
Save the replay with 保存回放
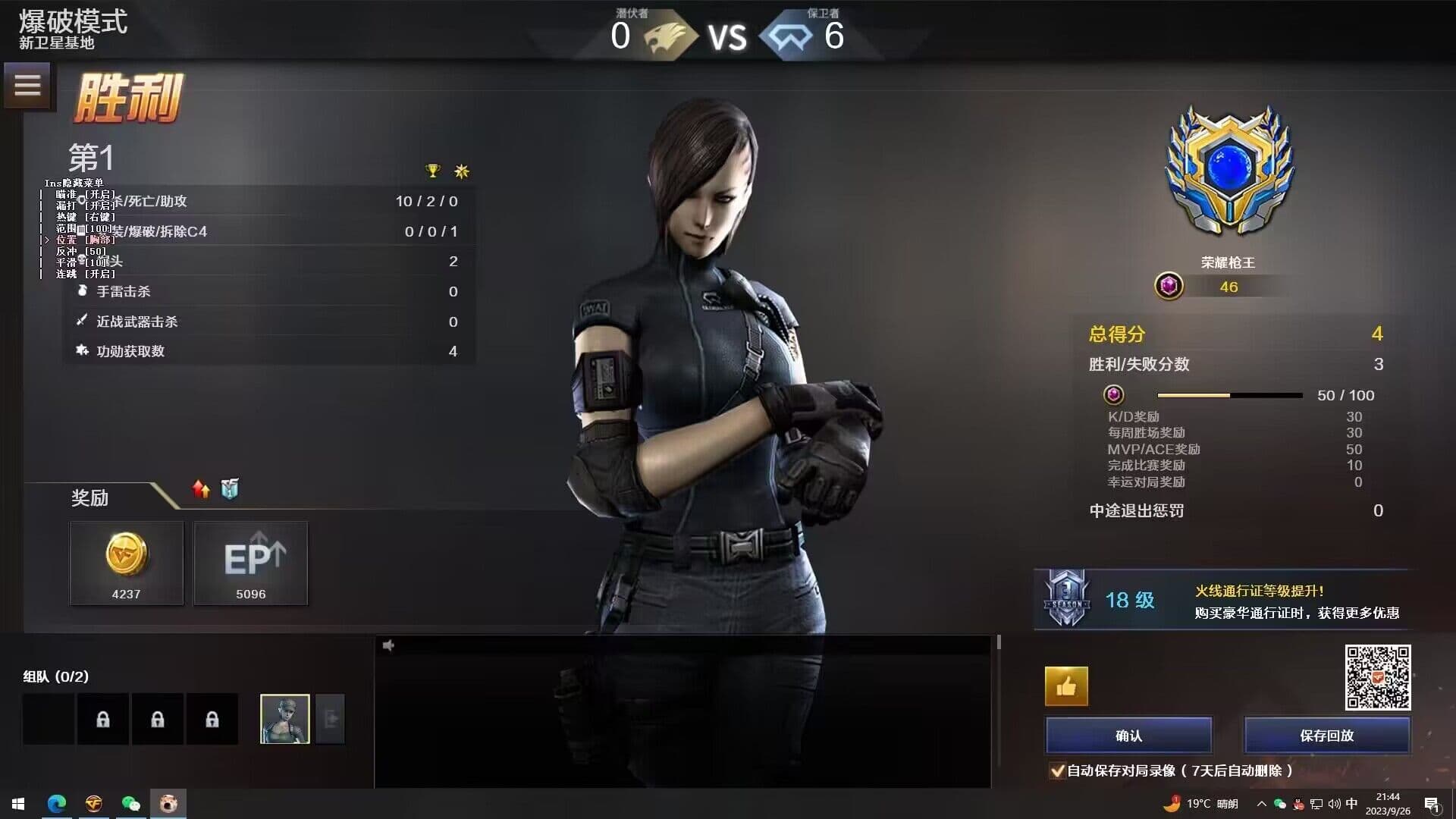1326,735
